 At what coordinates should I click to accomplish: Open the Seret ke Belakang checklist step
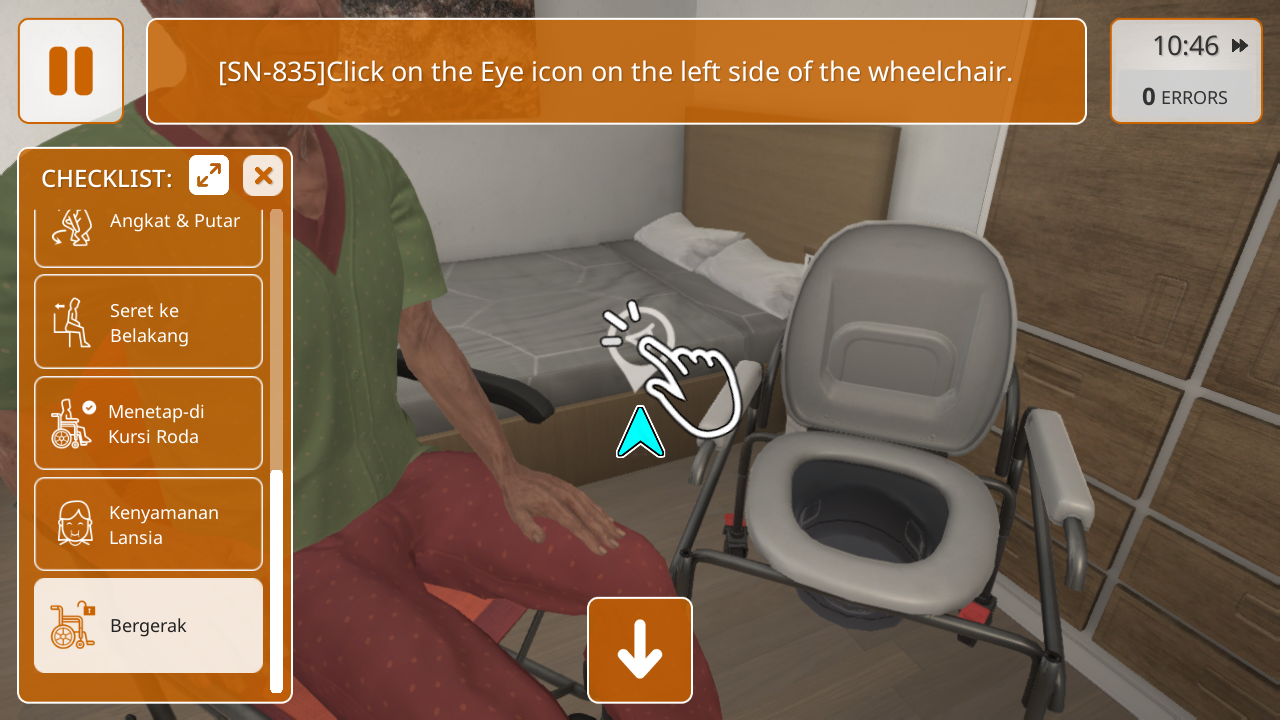pyautogui.click(x=149, y=322)
